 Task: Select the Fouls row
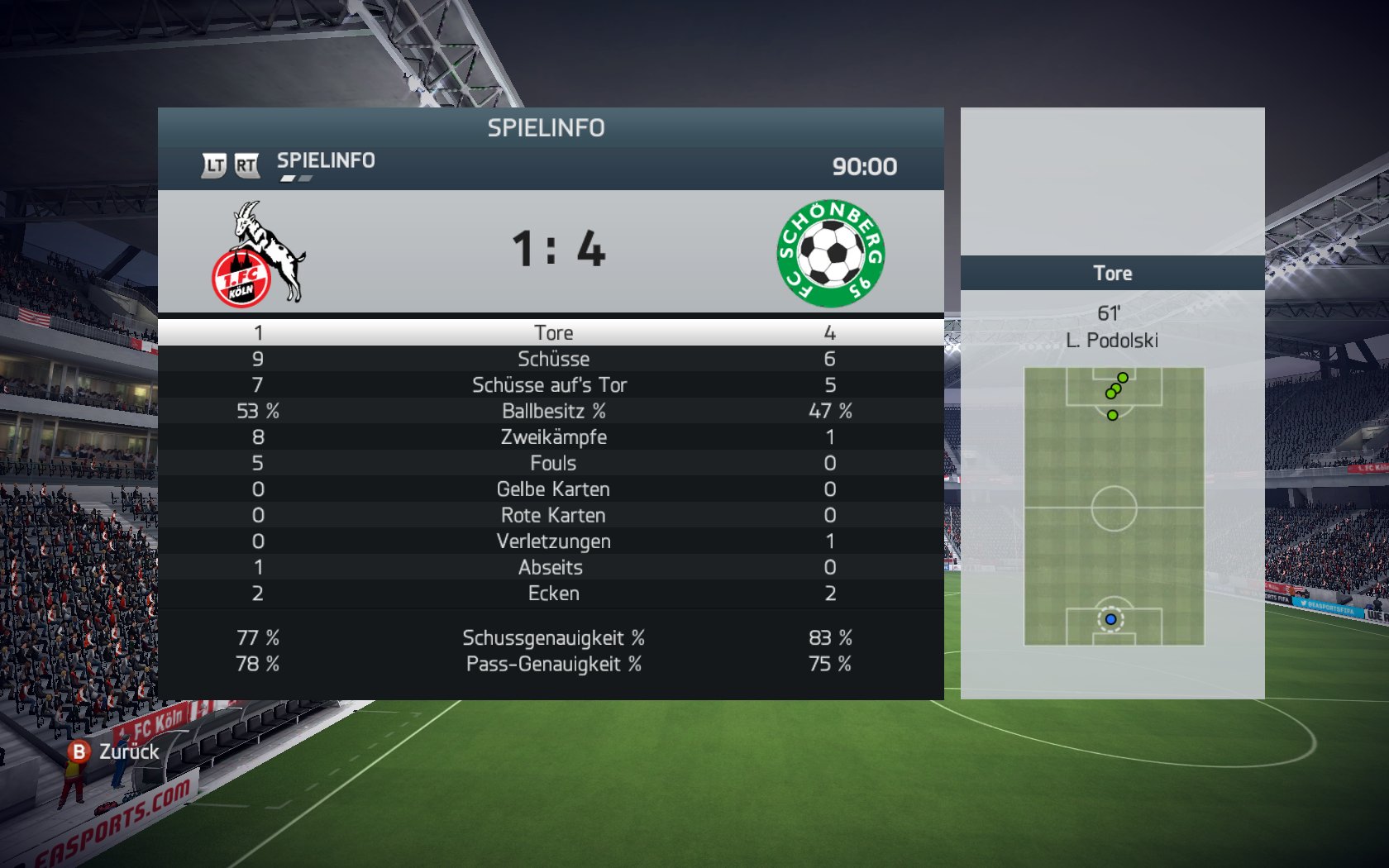pos(552,463)
